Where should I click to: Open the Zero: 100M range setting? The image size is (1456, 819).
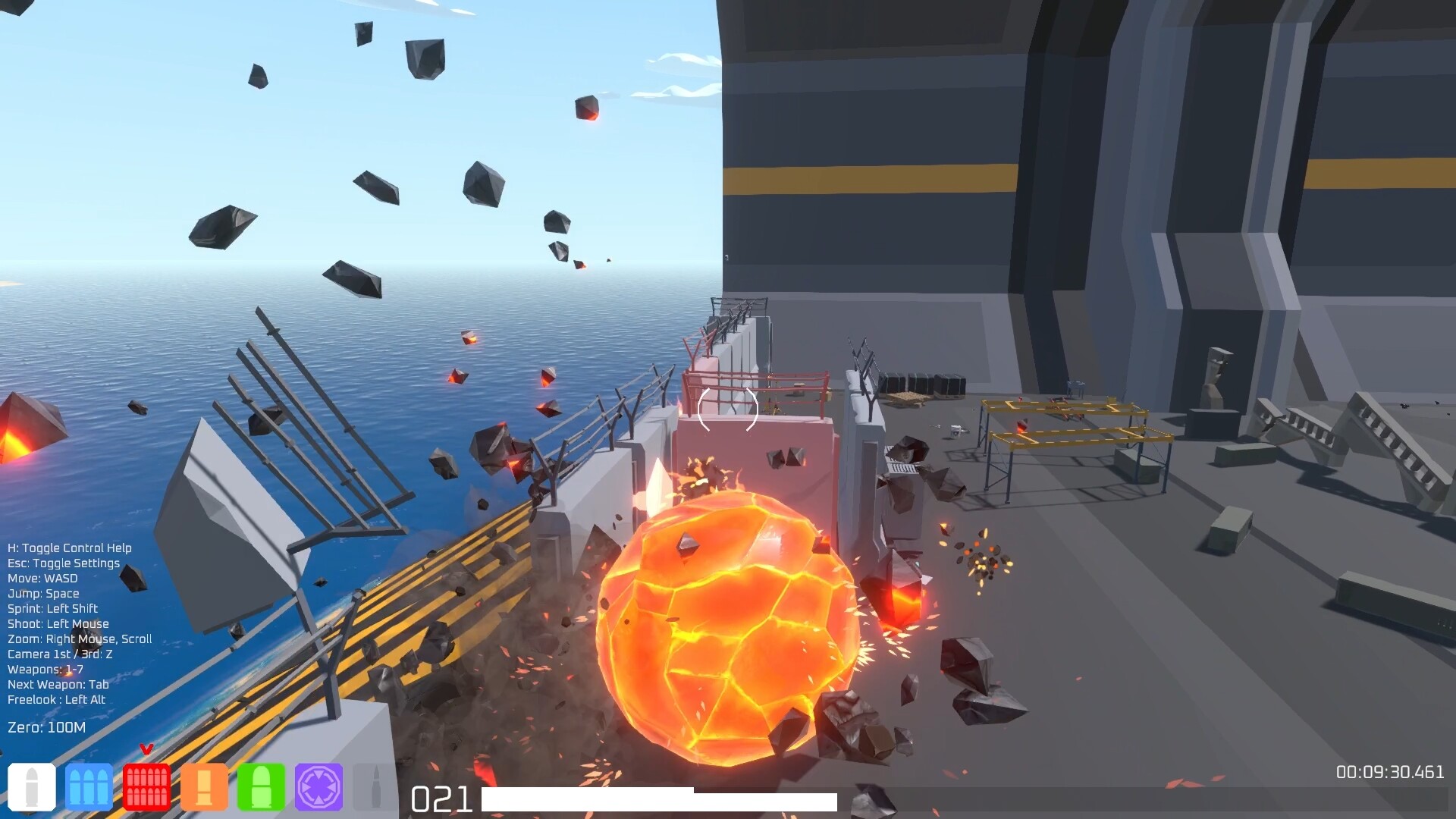45,726
